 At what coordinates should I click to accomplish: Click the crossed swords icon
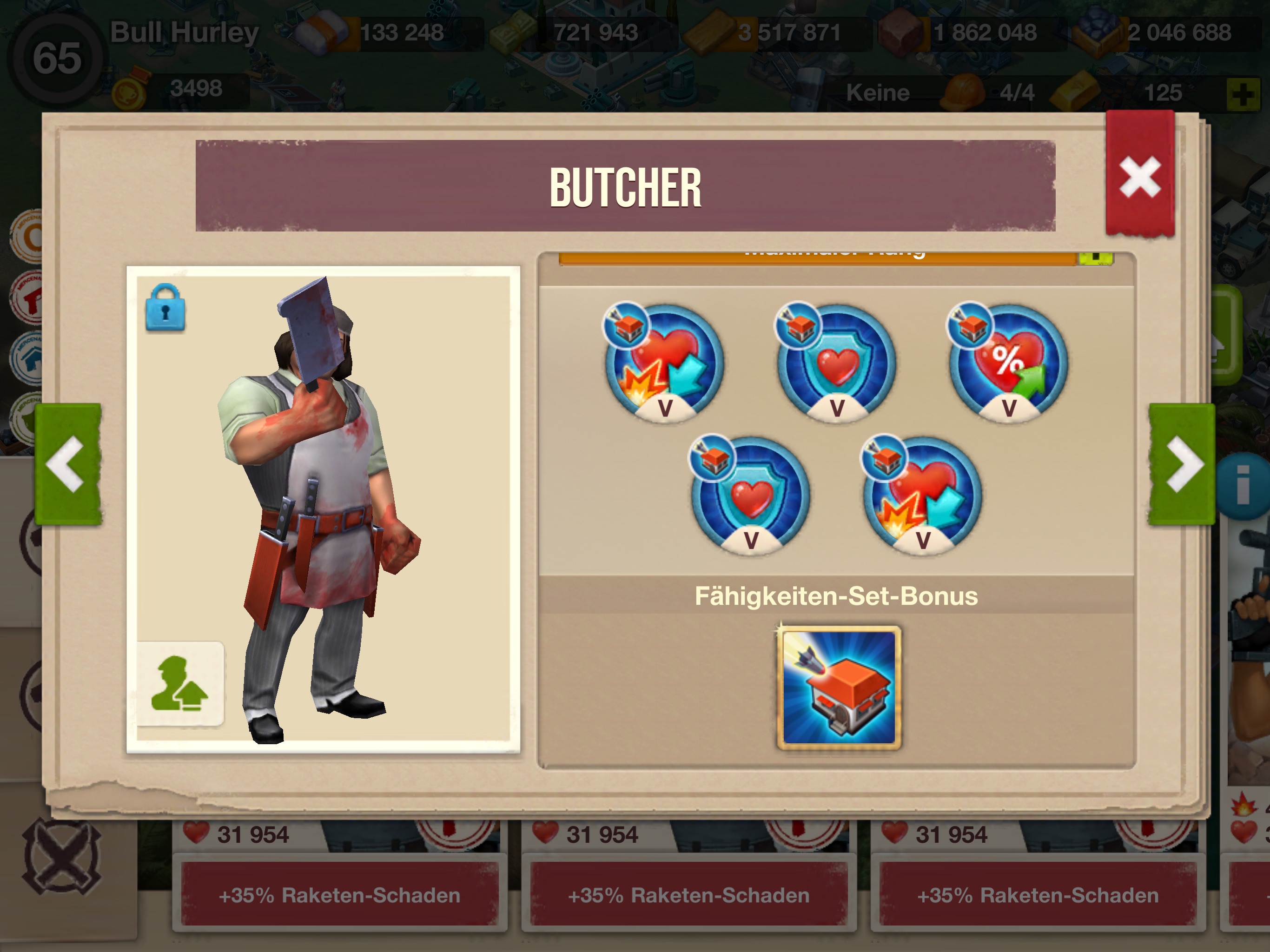click(x=62, y=857)
